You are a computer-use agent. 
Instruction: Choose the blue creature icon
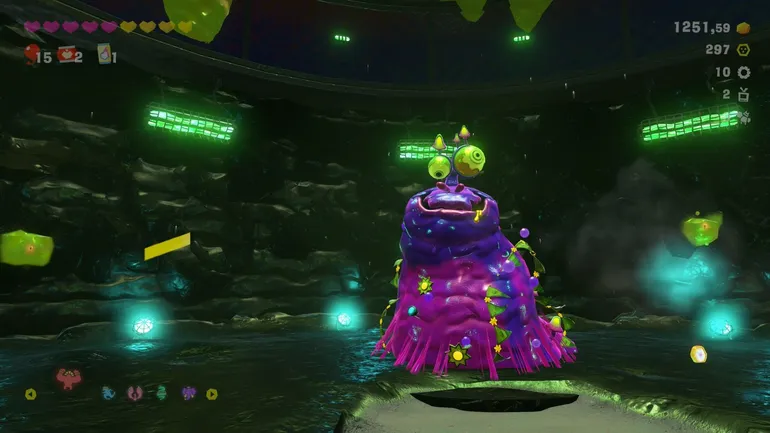pos(109,393)
